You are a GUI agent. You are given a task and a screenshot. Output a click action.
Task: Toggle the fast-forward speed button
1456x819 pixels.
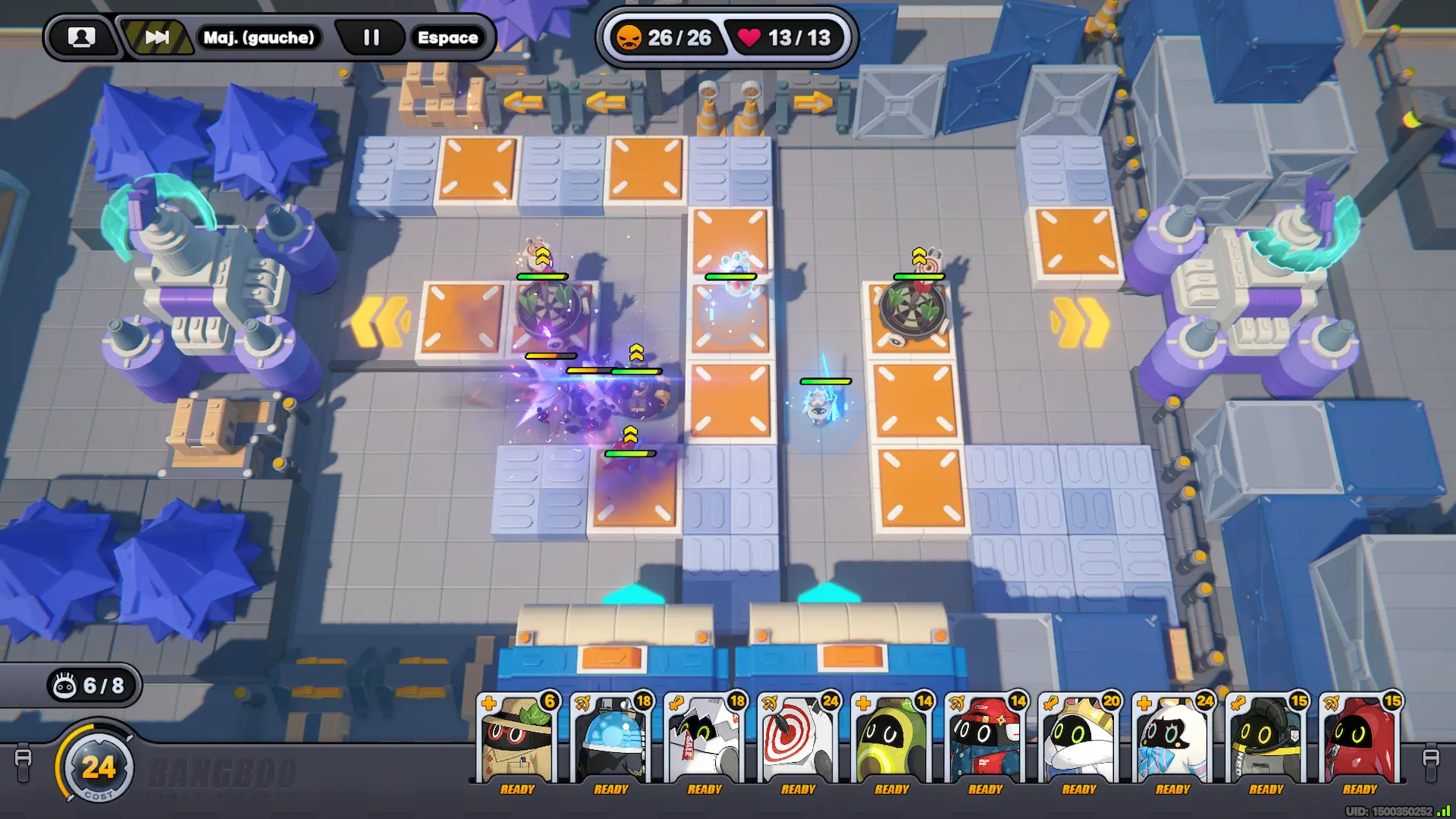point(157,37)
